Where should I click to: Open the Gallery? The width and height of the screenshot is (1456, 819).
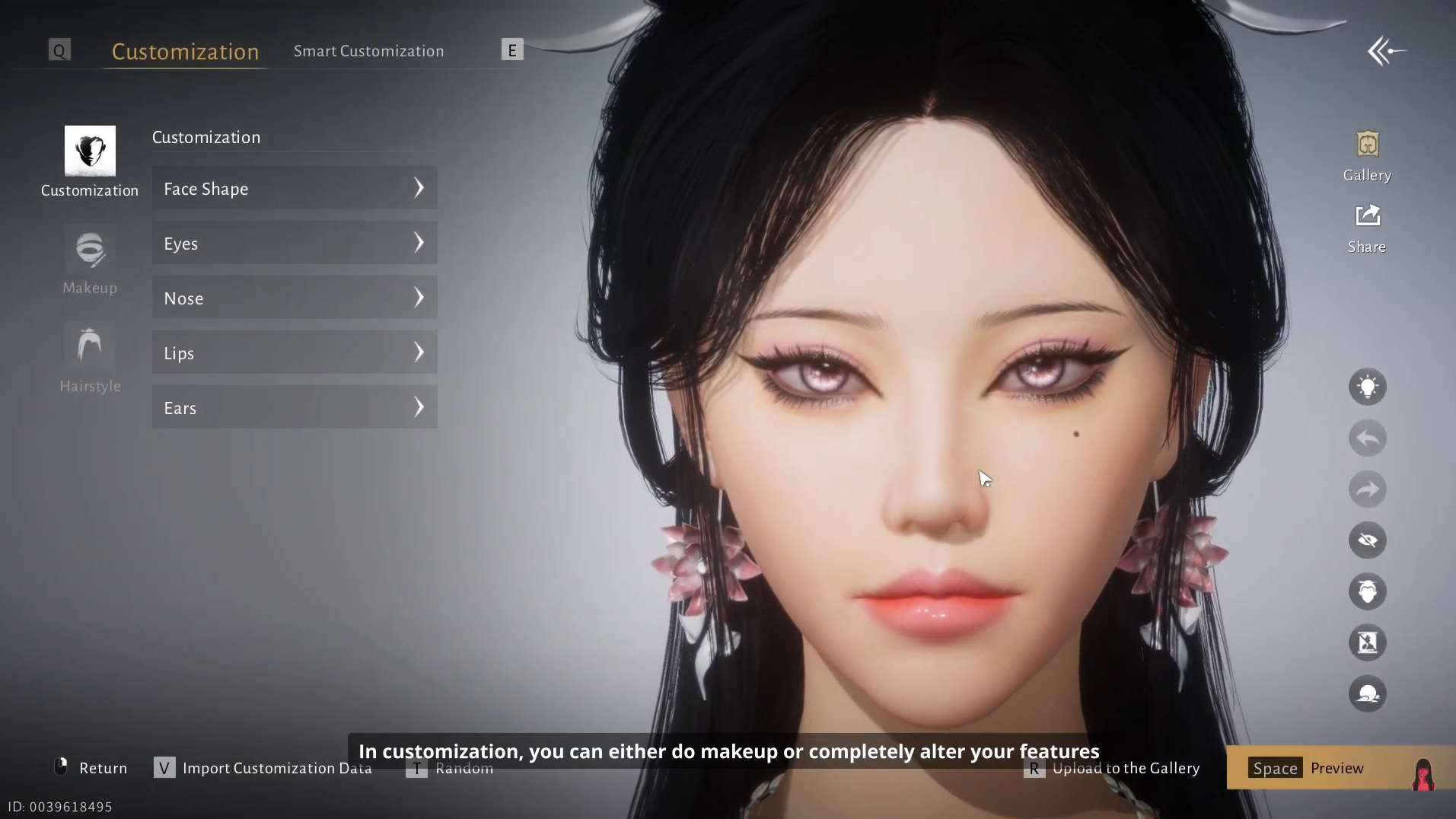(1367, 155)
